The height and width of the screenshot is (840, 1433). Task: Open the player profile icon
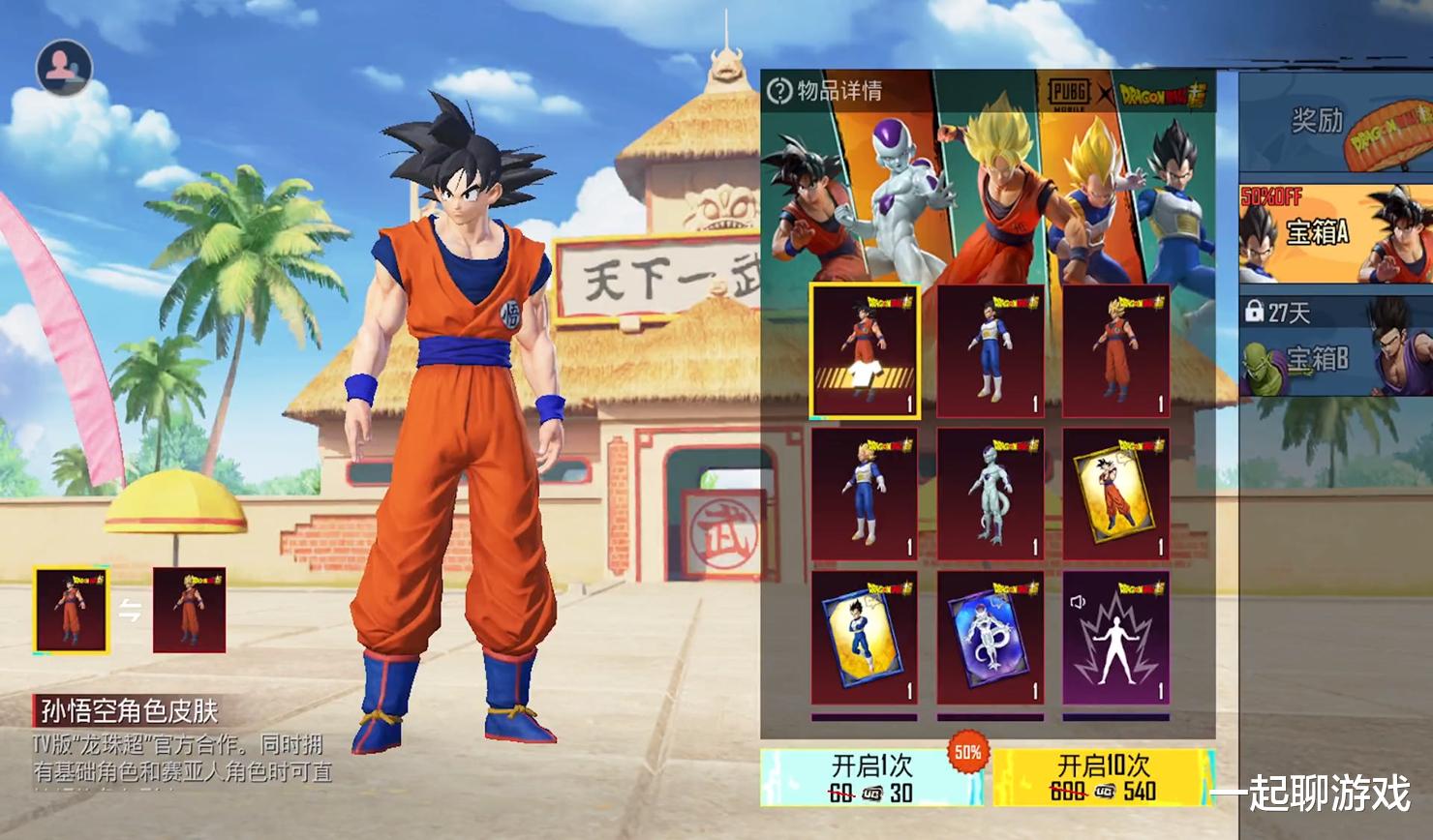pos(64,67)
